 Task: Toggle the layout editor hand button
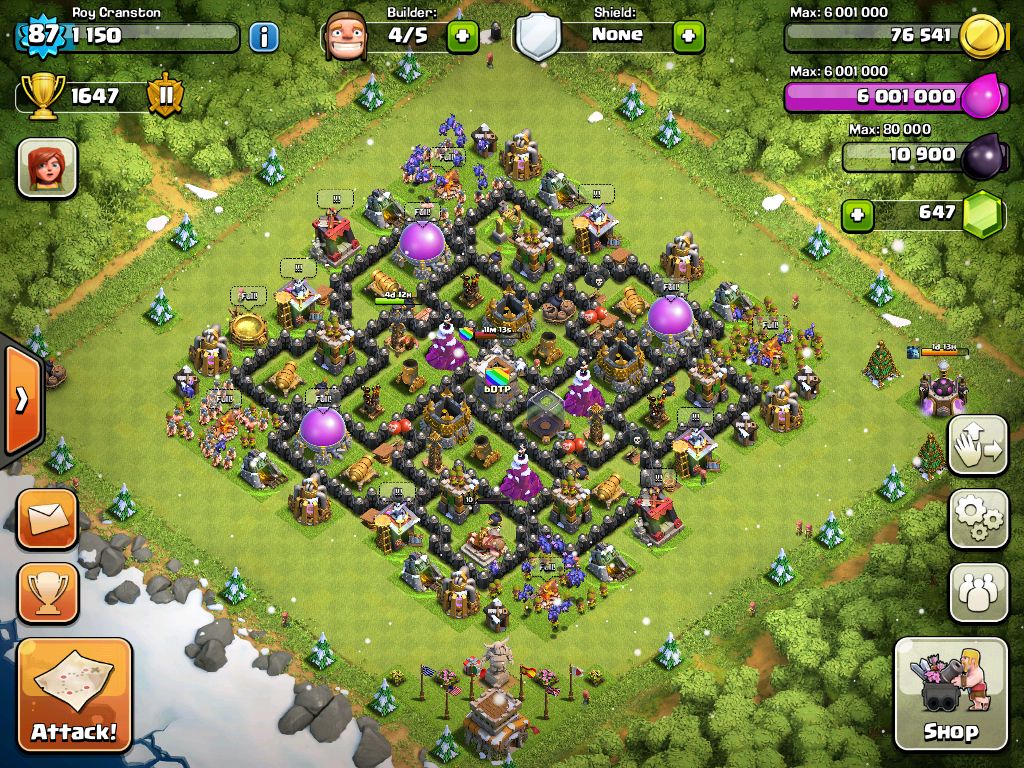[x=978, y=444]
